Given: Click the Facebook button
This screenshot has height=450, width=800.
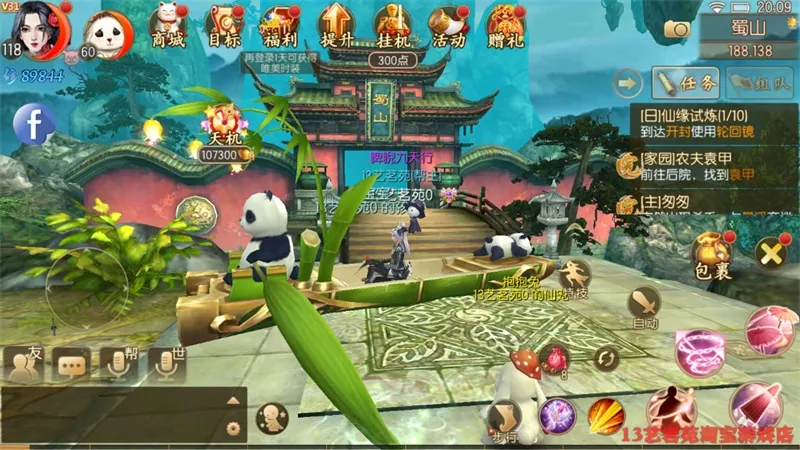Looking at the screenshot, I should click(x=33, y=125).
